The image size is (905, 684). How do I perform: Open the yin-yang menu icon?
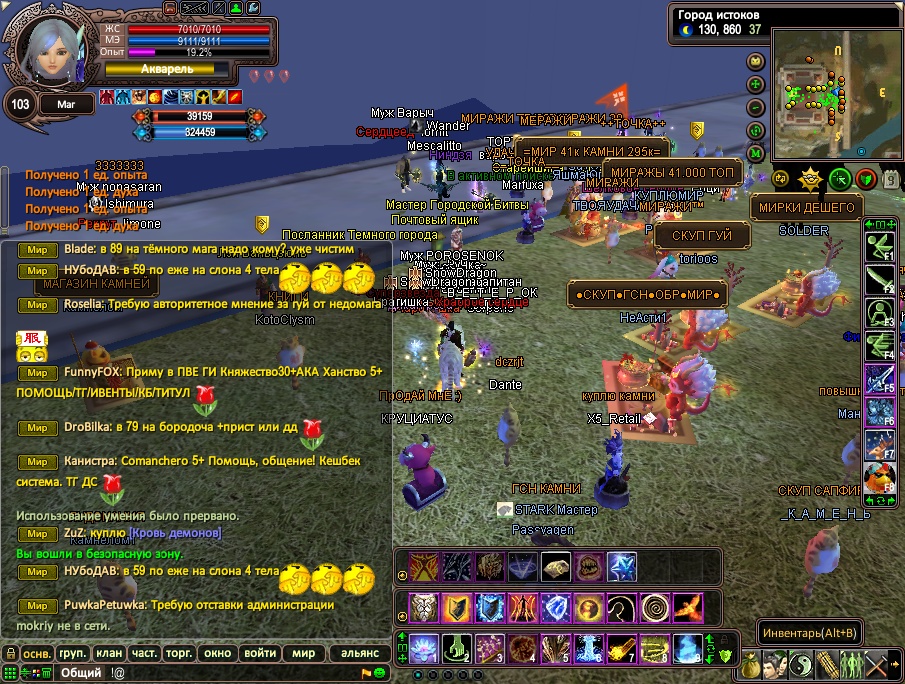(x=801, y=663)
